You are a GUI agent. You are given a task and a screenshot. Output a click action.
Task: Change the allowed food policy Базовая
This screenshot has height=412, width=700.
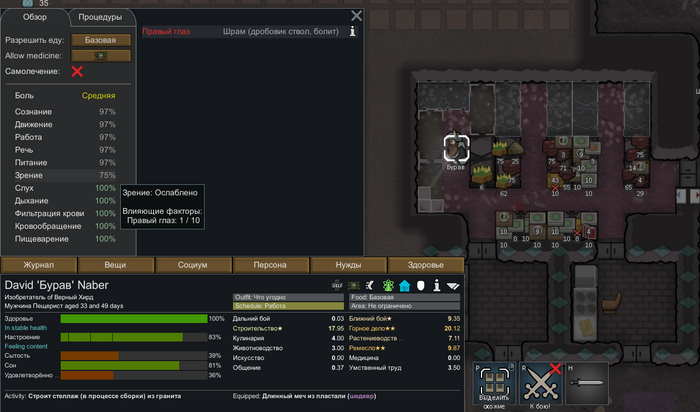(106, 40)
